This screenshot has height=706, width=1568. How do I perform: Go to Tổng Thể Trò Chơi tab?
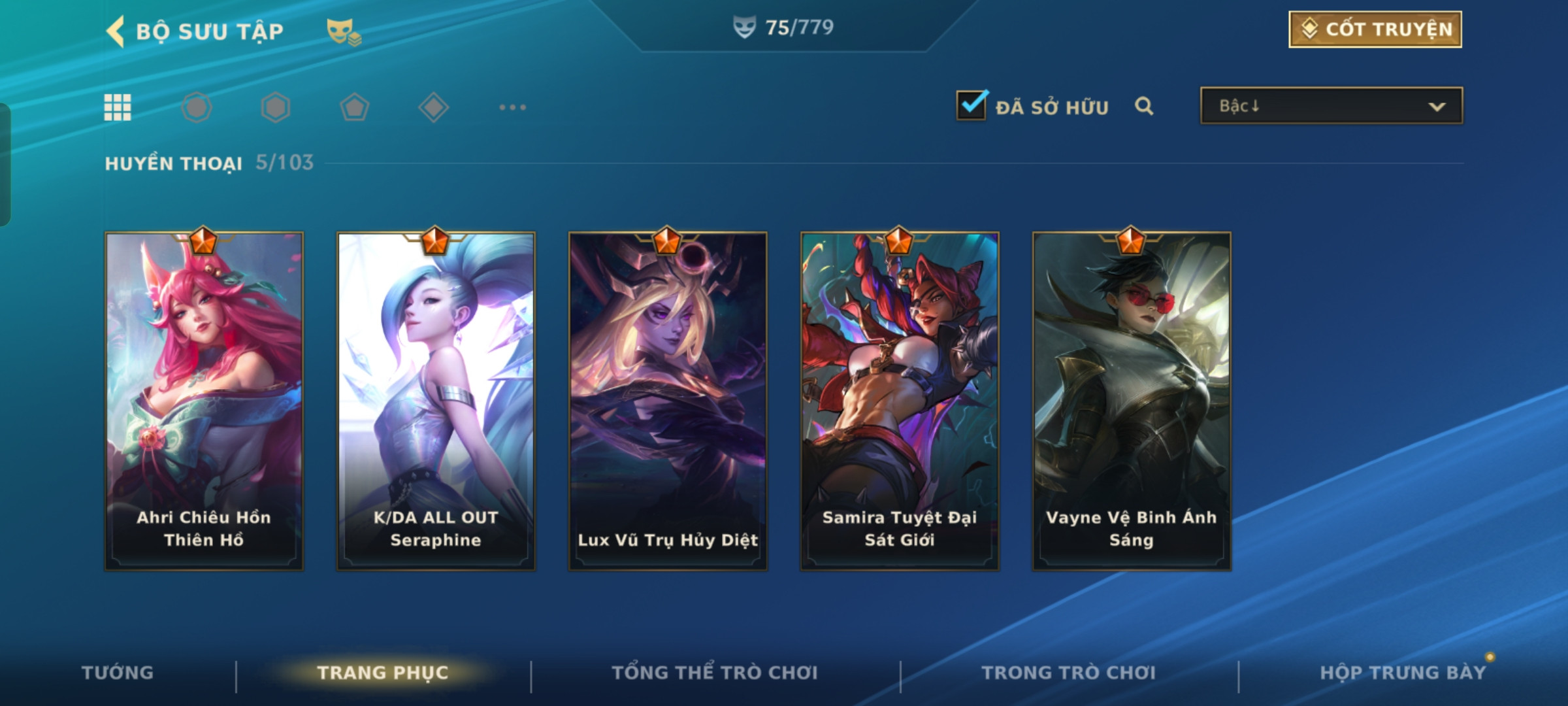(x=714, y=673)
